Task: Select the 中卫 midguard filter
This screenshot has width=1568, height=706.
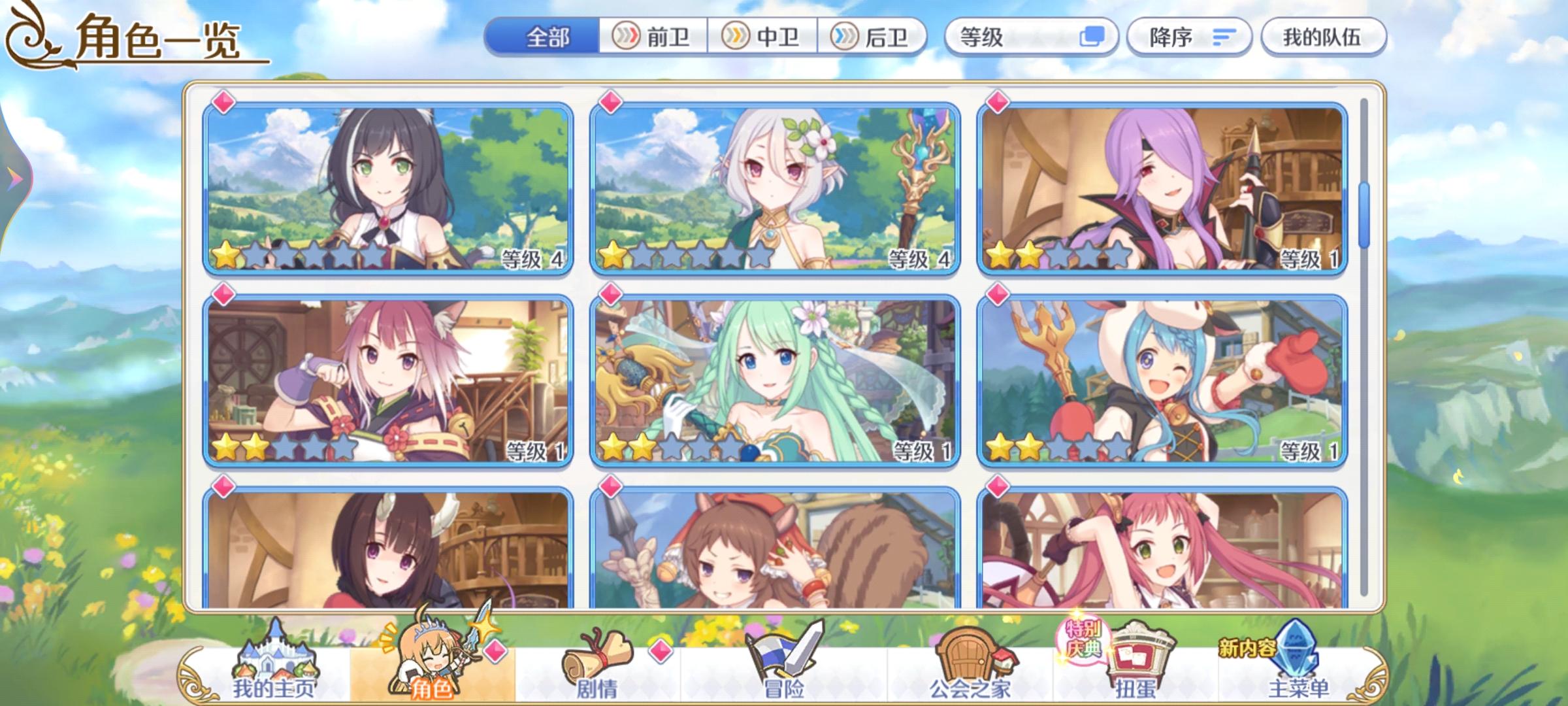Action: [761, 37]
